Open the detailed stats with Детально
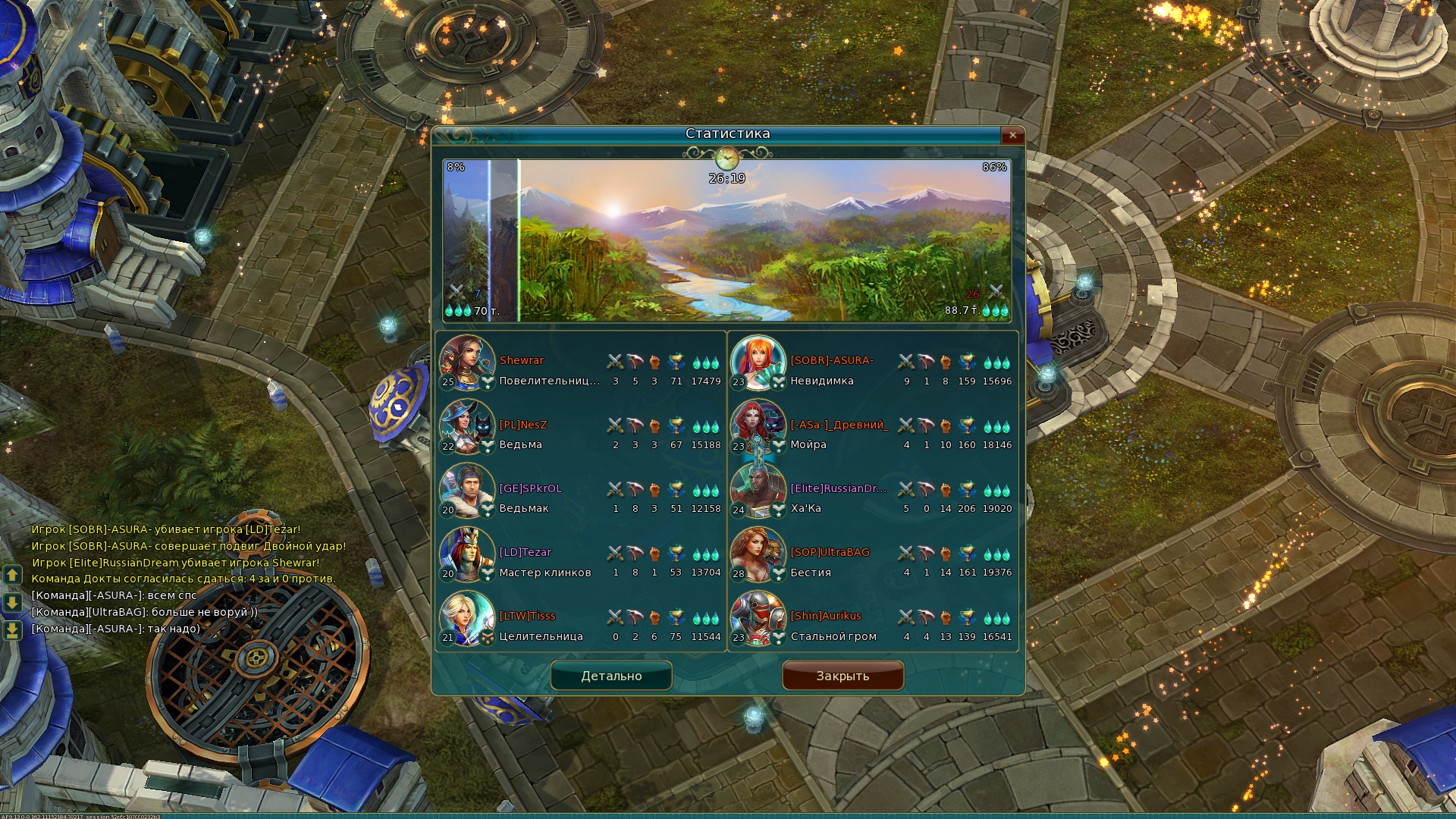Image resolution: width=1456 pixels, height=819 pixels. tap(611, 676)
